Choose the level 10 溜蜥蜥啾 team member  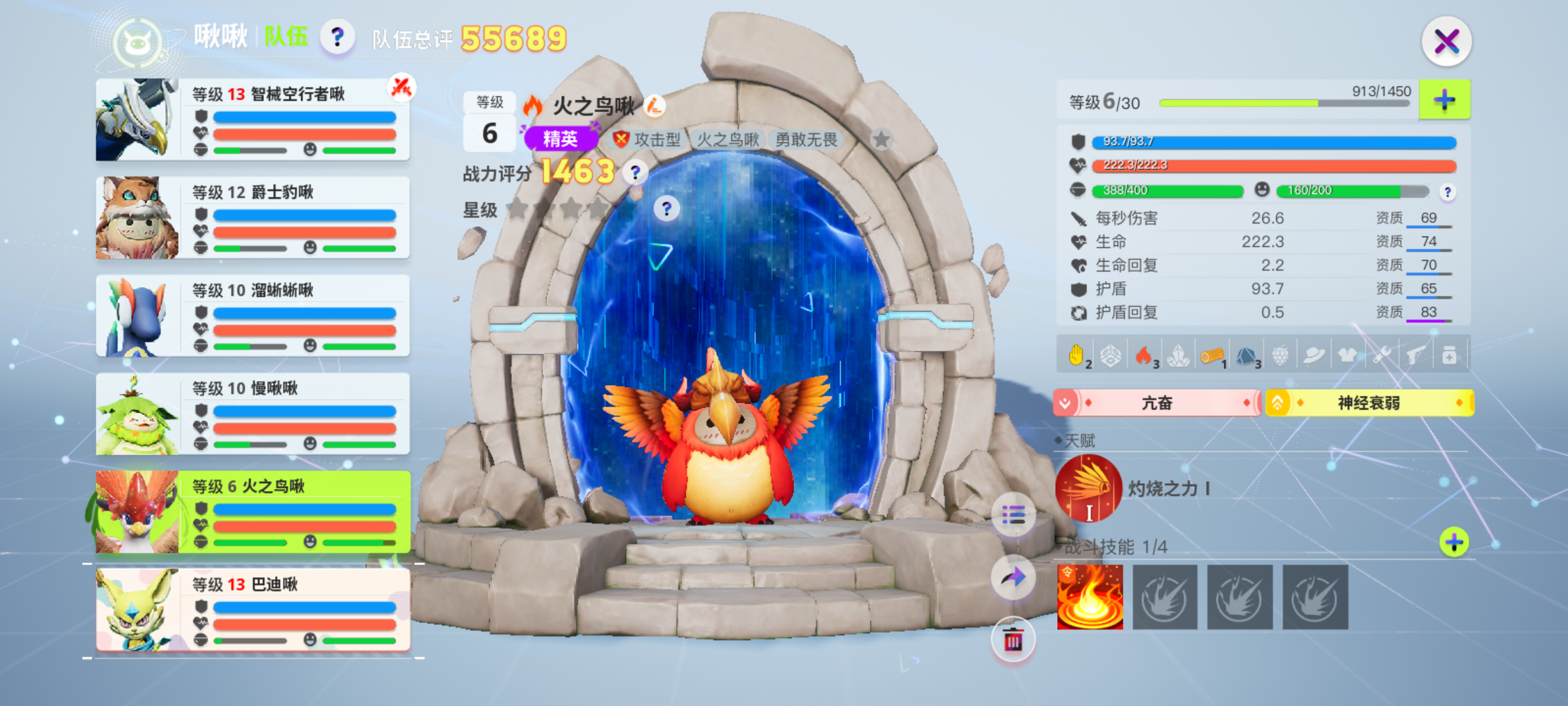[x=253, y=316]
